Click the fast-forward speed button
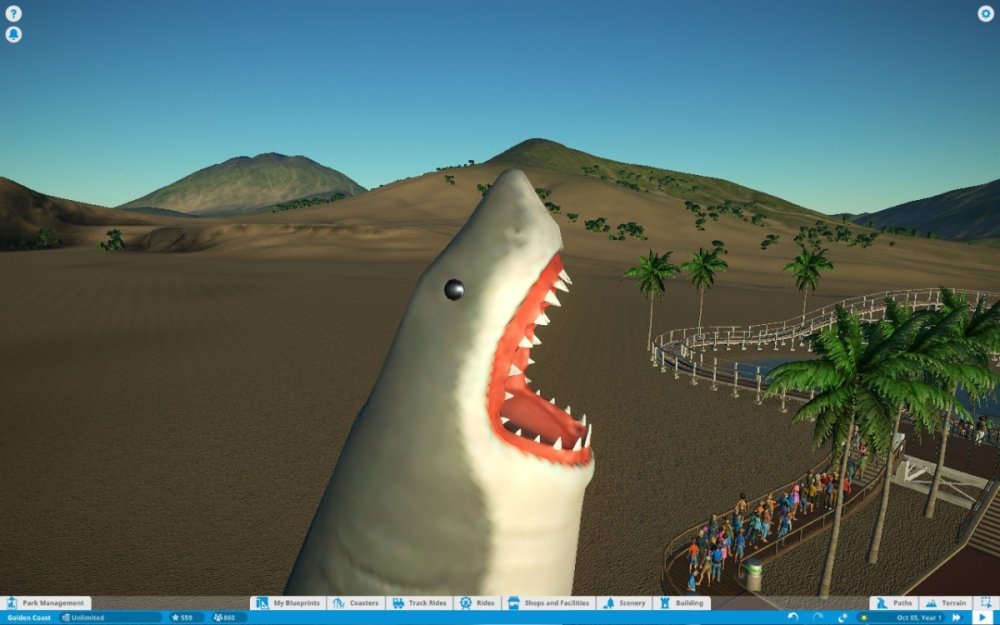 (956, 618)
